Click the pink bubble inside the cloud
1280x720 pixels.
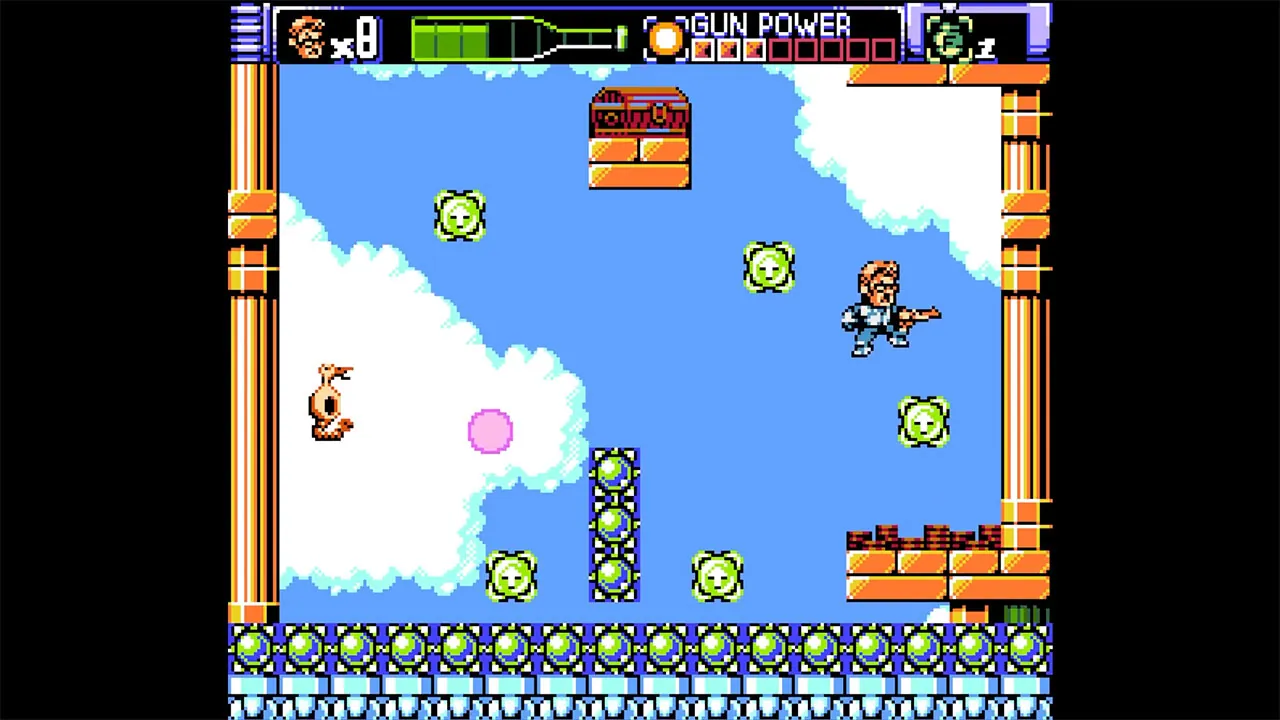click(489, 430)
